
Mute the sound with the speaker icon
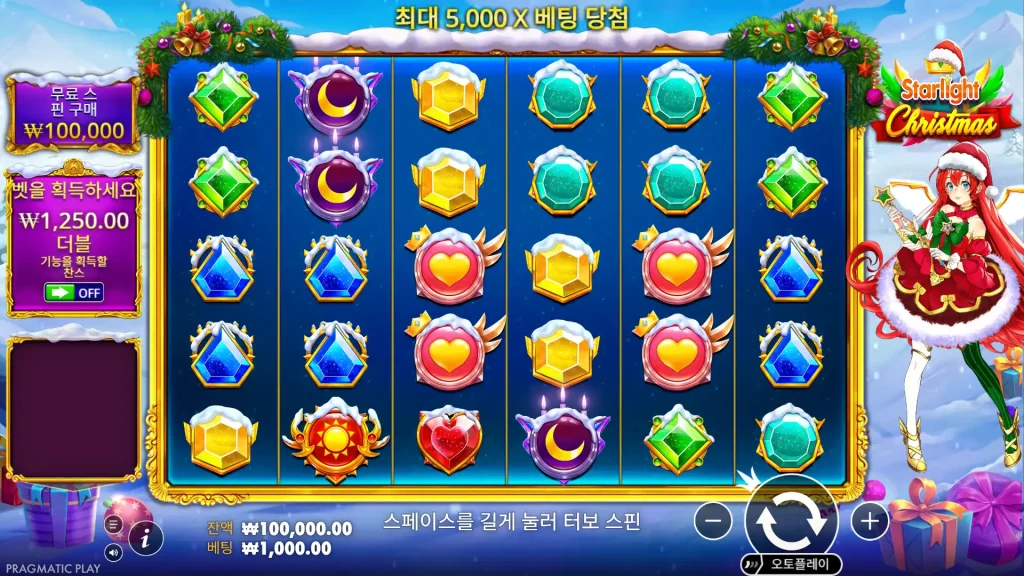[113, 550]
